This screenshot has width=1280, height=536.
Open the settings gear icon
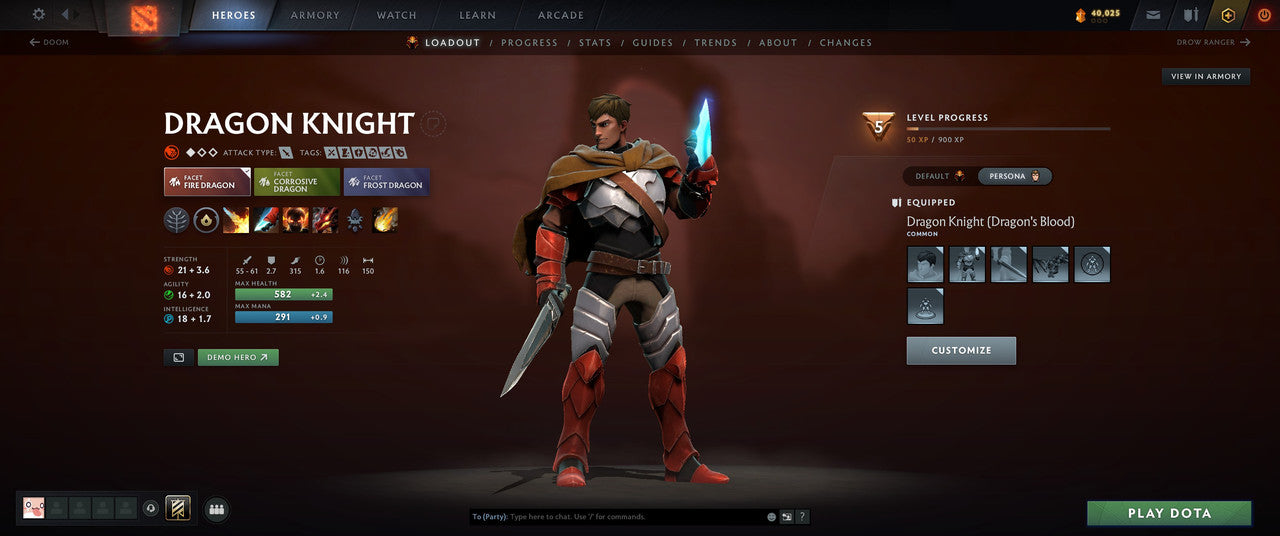39,15
